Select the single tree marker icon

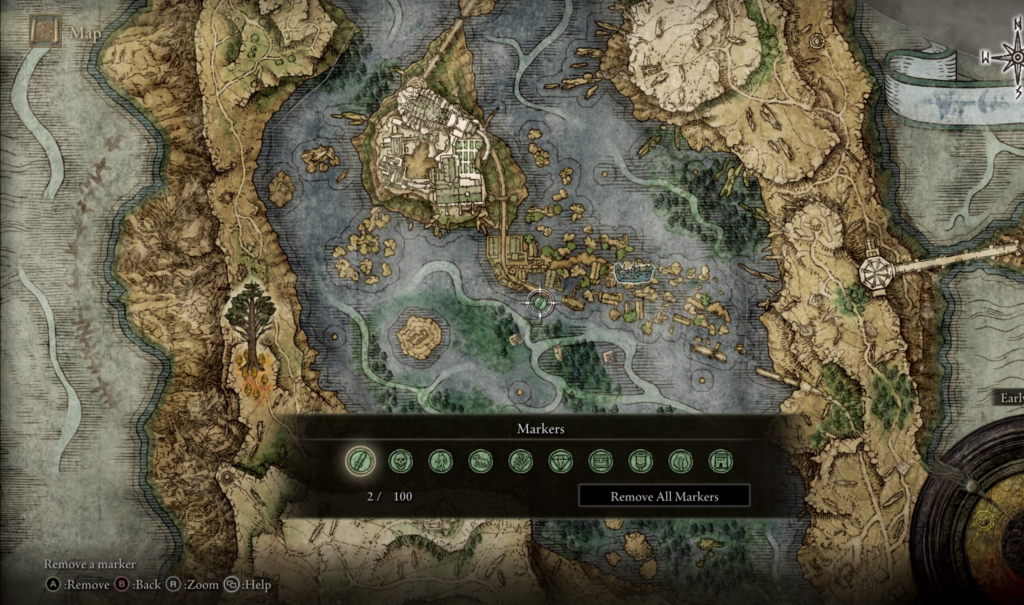(680, 461)
